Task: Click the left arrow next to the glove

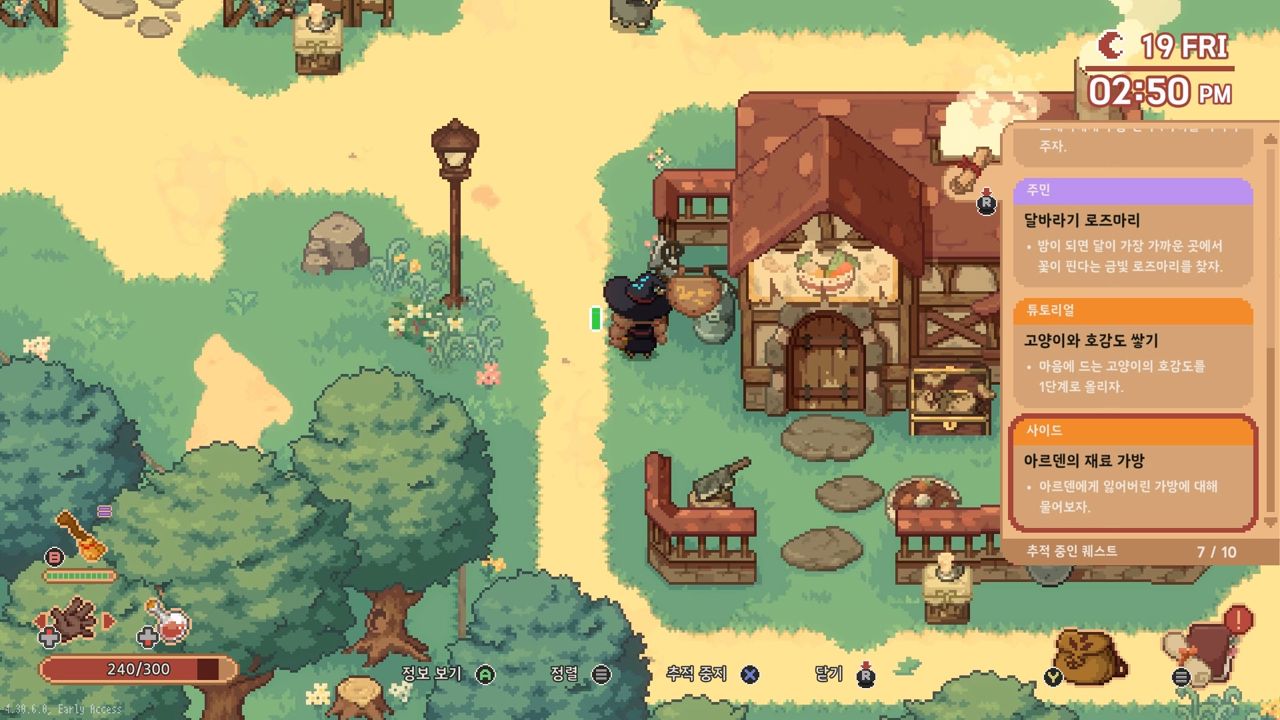Action: [x=40, y=621]
